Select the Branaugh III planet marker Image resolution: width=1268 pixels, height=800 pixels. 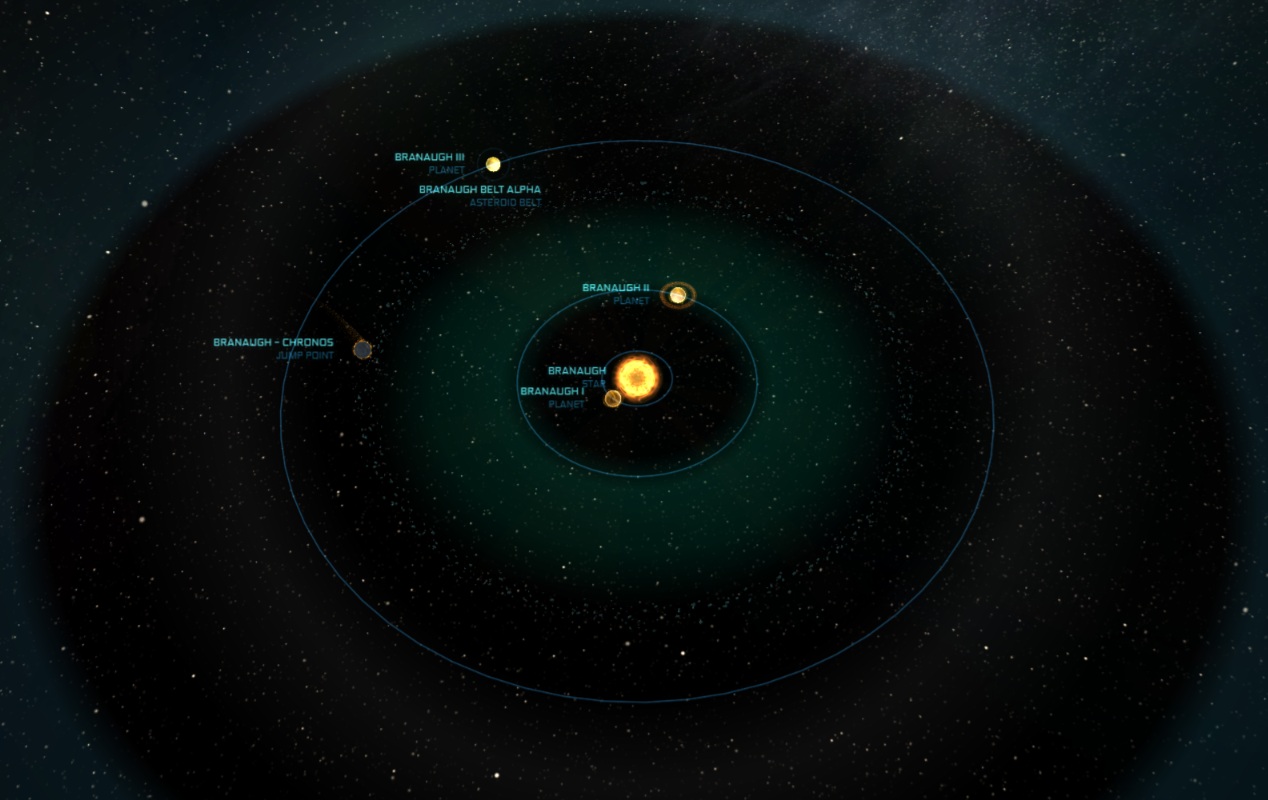(x=492, y=164)
